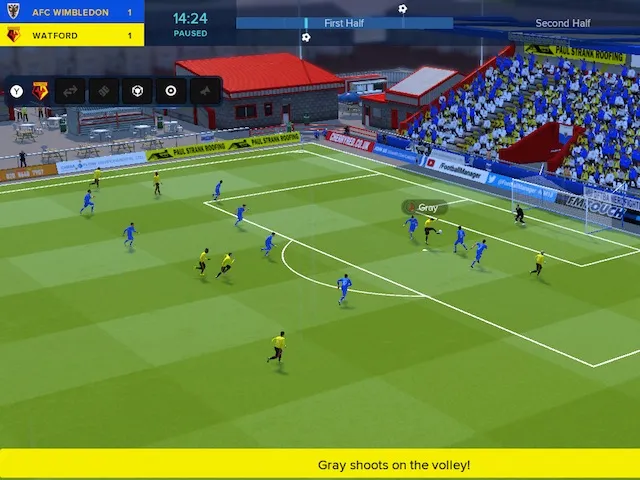Viewport: 640px width, 480px height.
Task: Open the tactics pitch icon button
Action: (x=104, y=91)
